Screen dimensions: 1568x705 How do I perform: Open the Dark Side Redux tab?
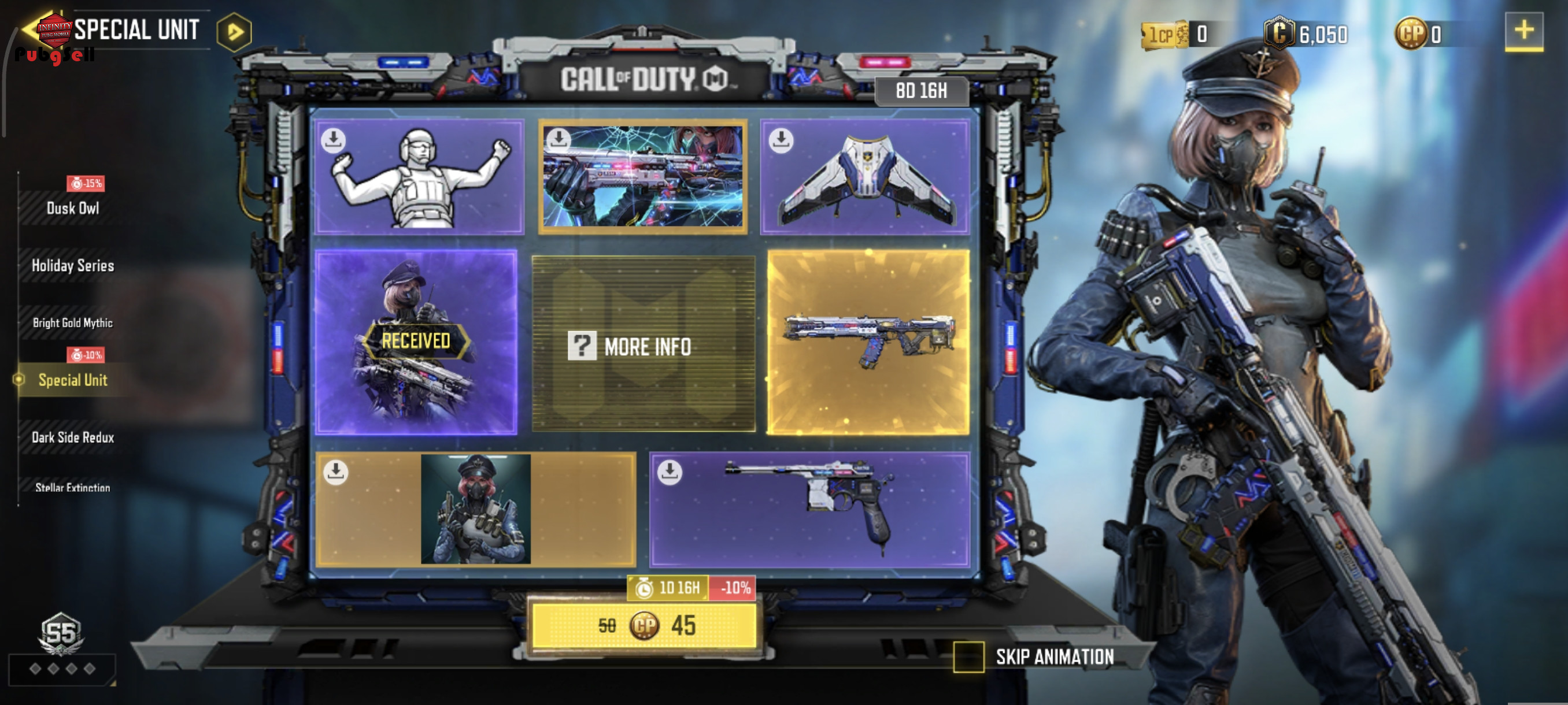(x=73, y=437)
